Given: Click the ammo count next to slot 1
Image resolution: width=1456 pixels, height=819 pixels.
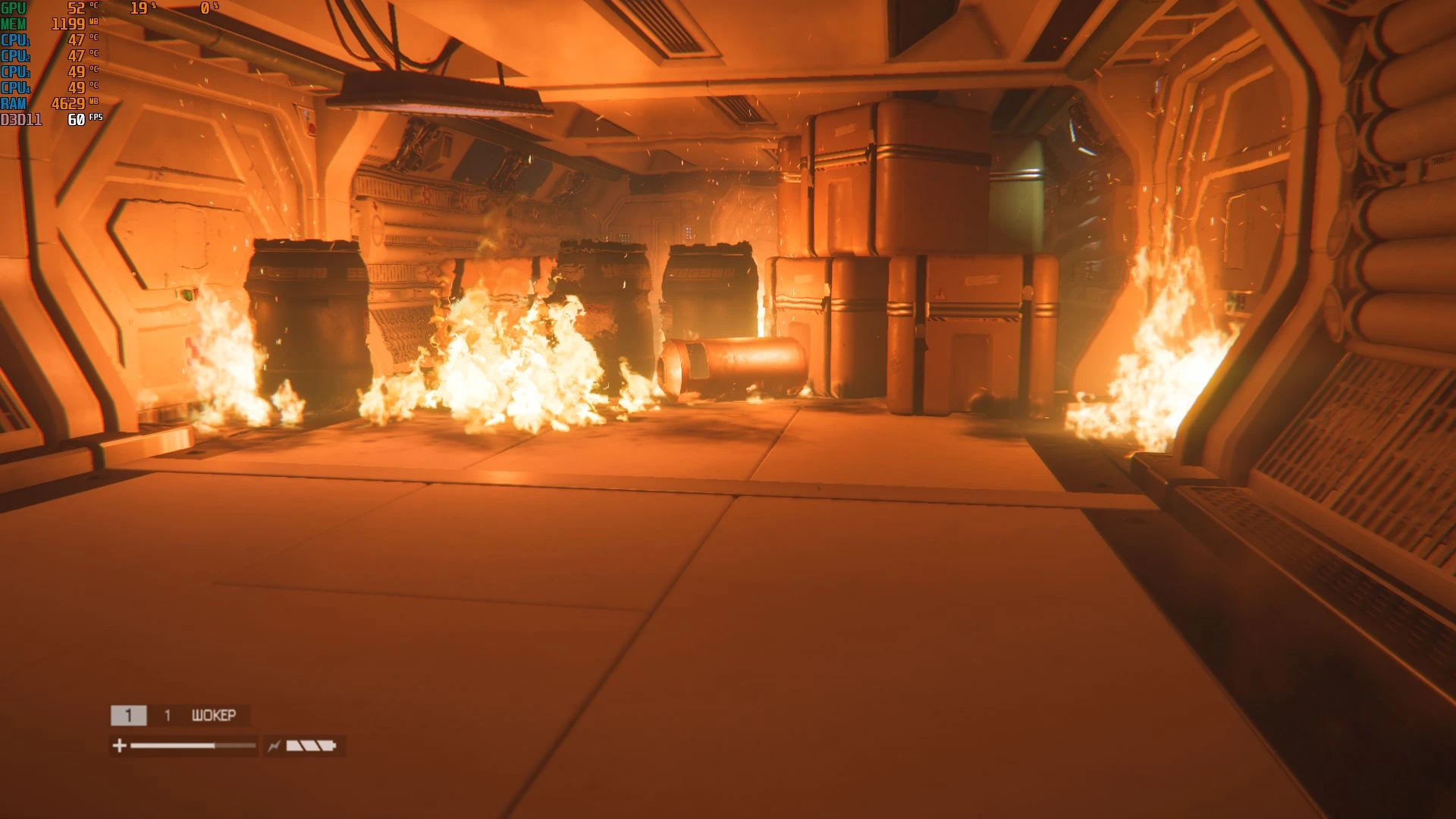Looking at the screenshot, I should [x=167, y=715].
